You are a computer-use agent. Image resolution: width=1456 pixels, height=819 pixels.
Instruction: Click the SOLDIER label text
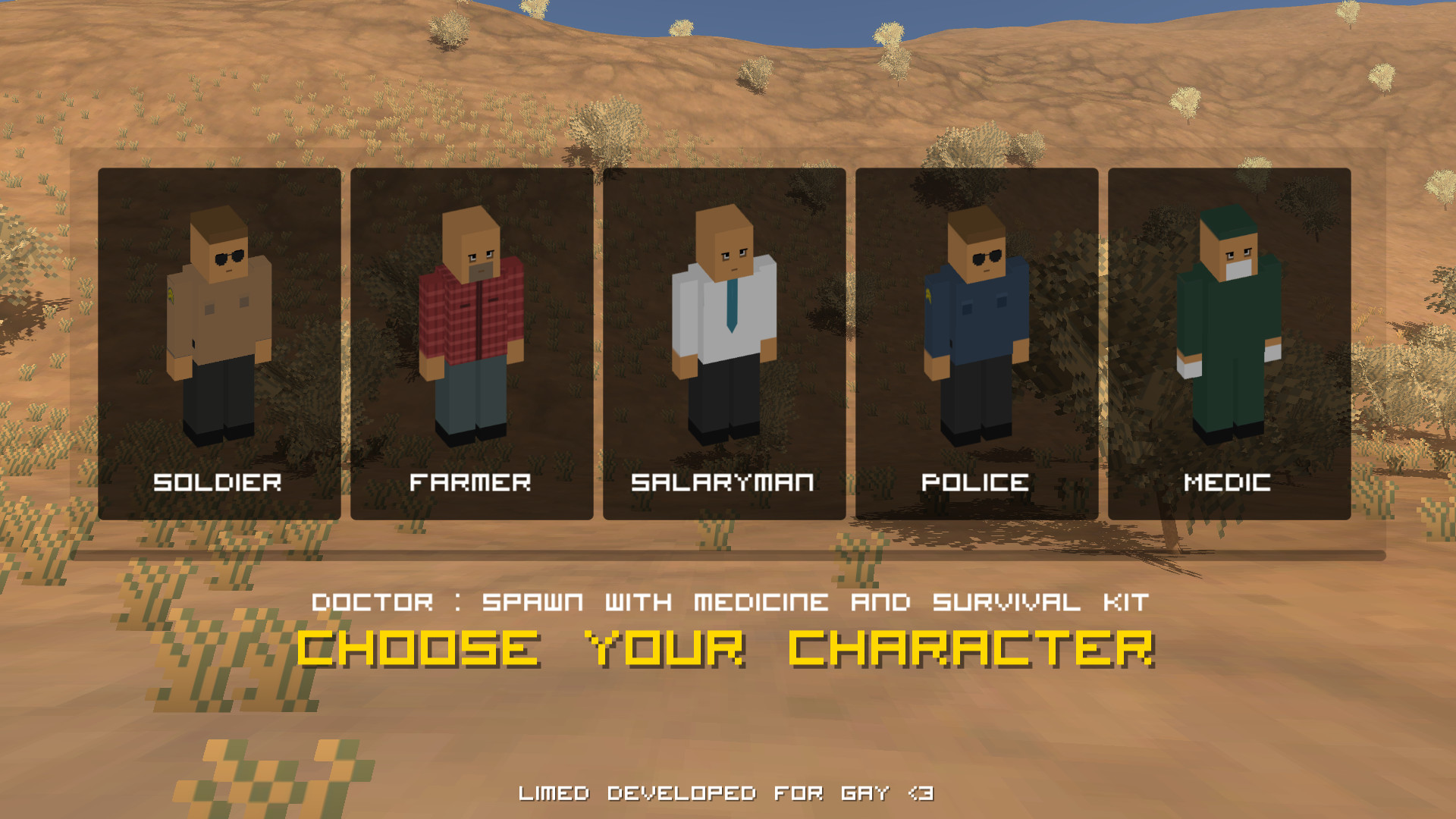[218, 482]
